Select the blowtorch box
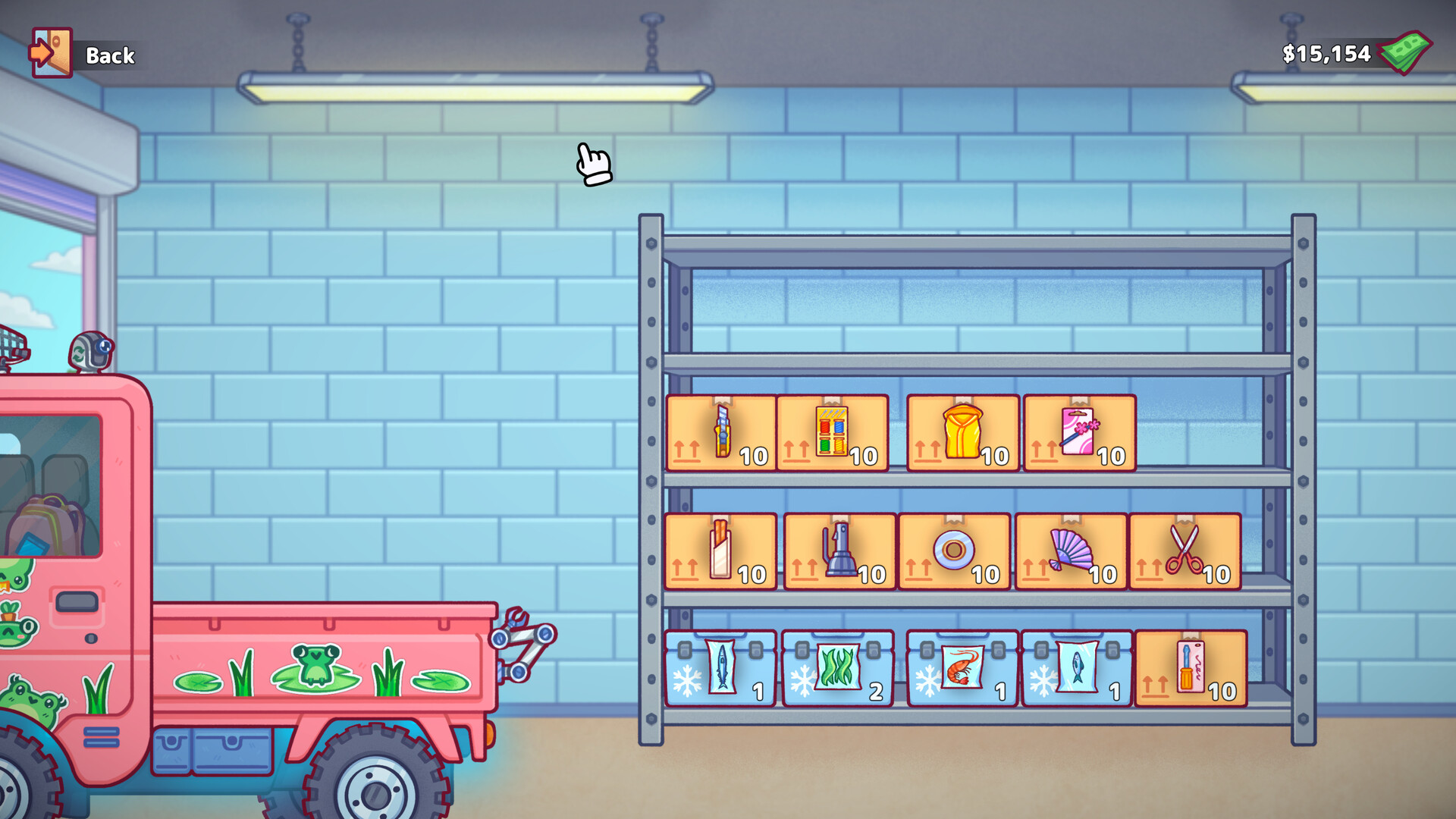The width and height of the screenshot is (1456, 819). 837,551
